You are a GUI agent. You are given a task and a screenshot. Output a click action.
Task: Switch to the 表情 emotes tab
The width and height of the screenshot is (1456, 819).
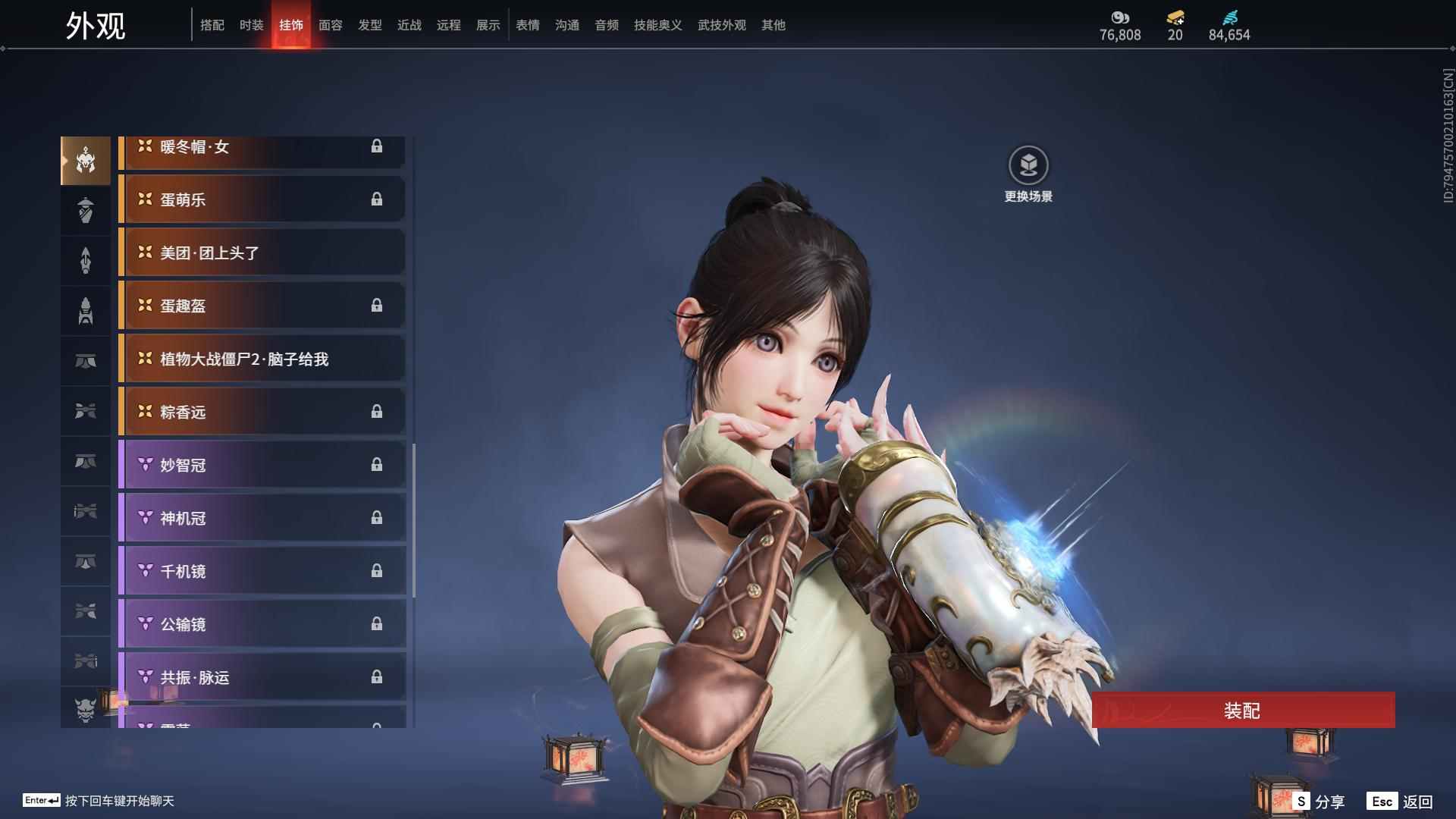(x=527, y=25)
